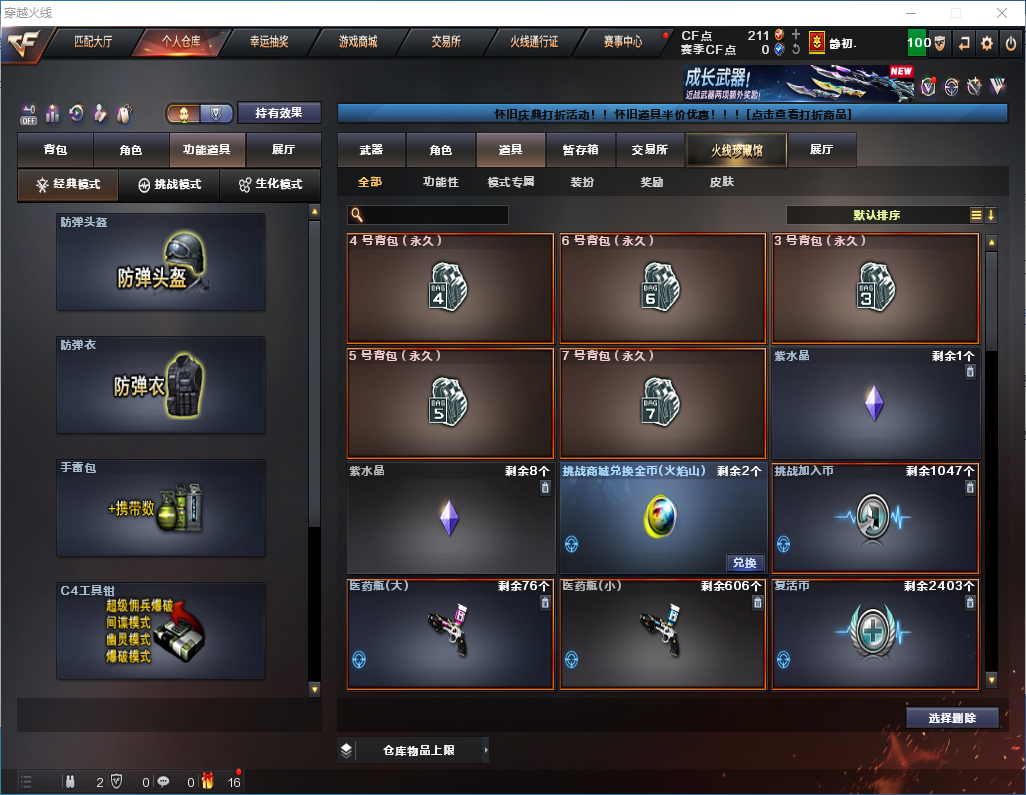Switch to the 武器 storage tab
The image size is (1026, 795).
[371, 150]
